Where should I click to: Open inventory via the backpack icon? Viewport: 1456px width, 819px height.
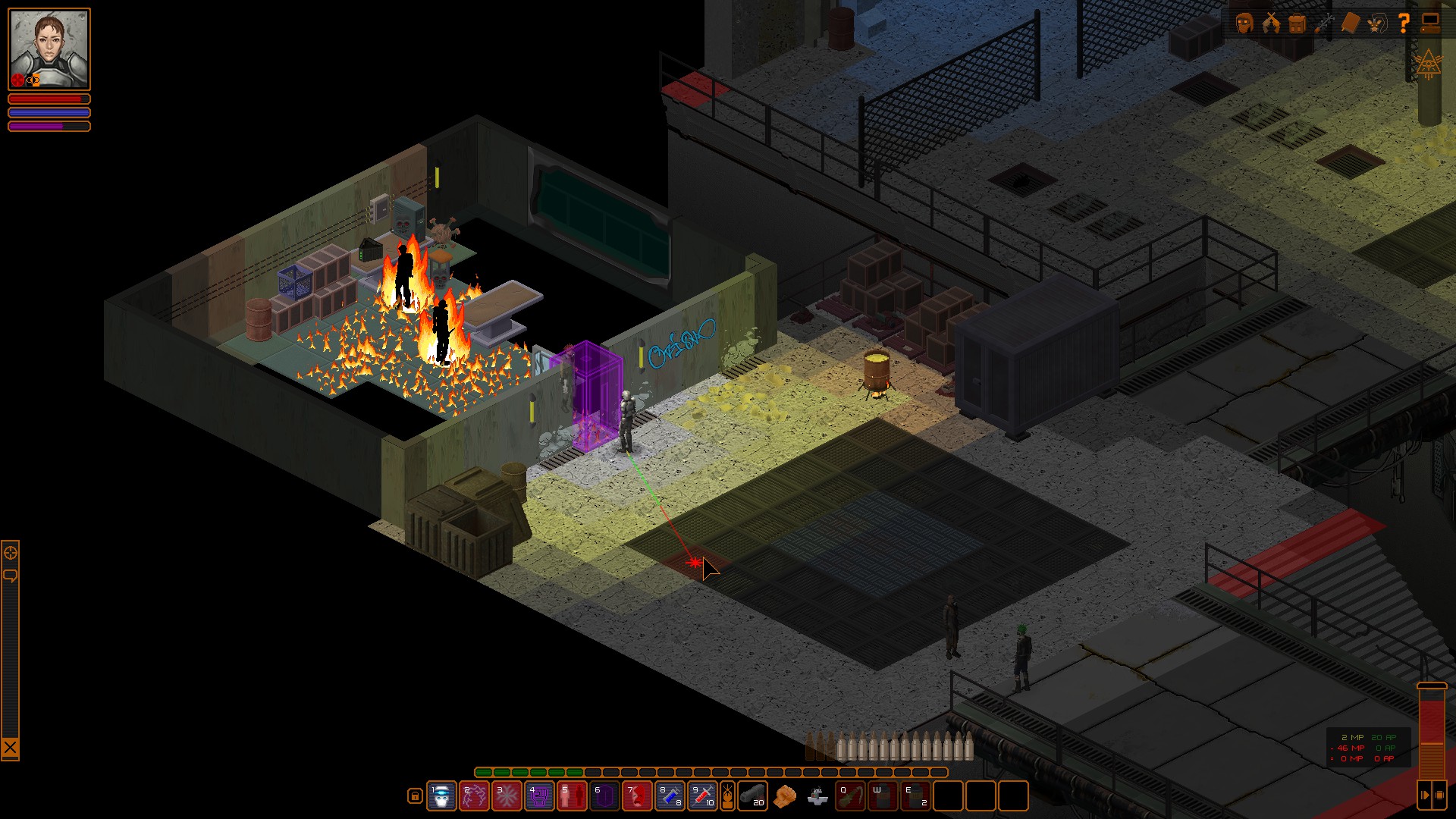[x=1298, y=24]
